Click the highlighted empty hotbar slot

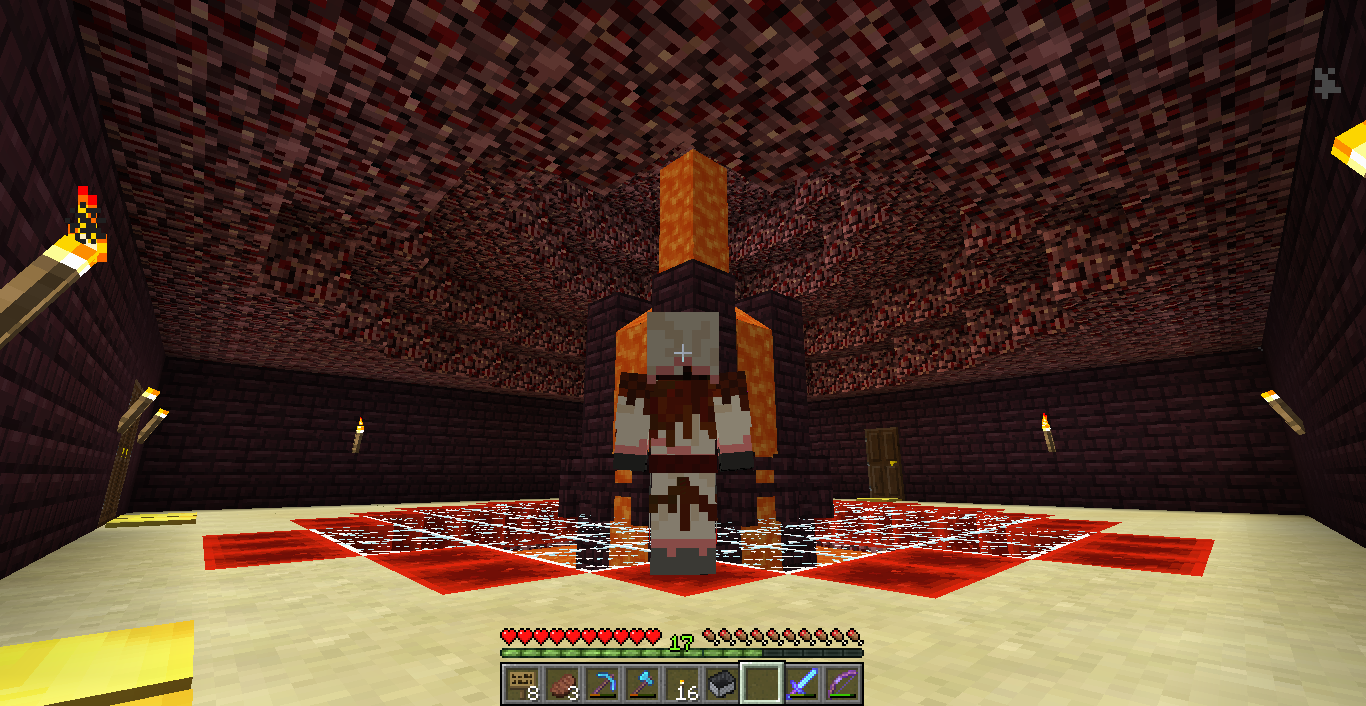762,684
